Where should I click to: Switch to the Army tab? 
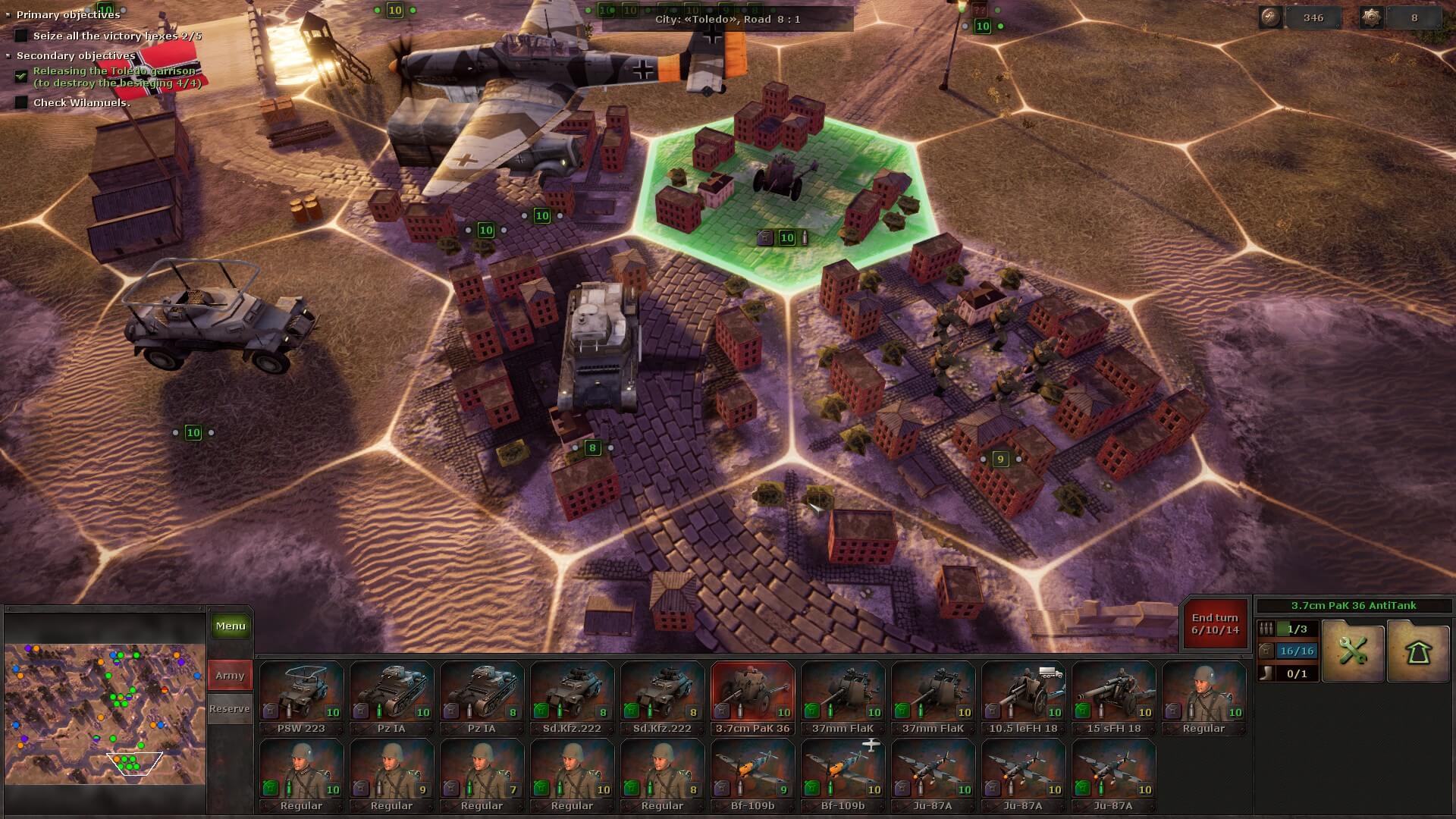(230, 675)
